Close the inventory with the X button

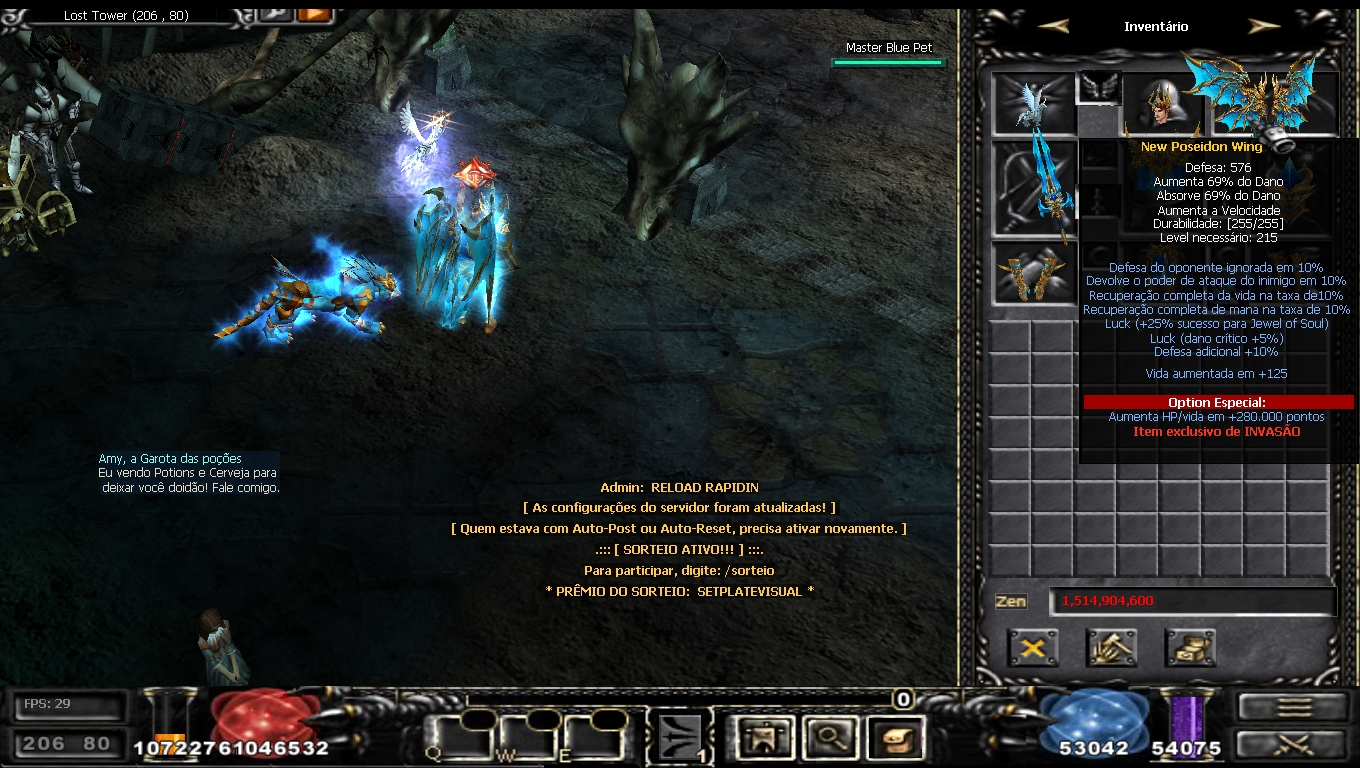pos(1033,648)
